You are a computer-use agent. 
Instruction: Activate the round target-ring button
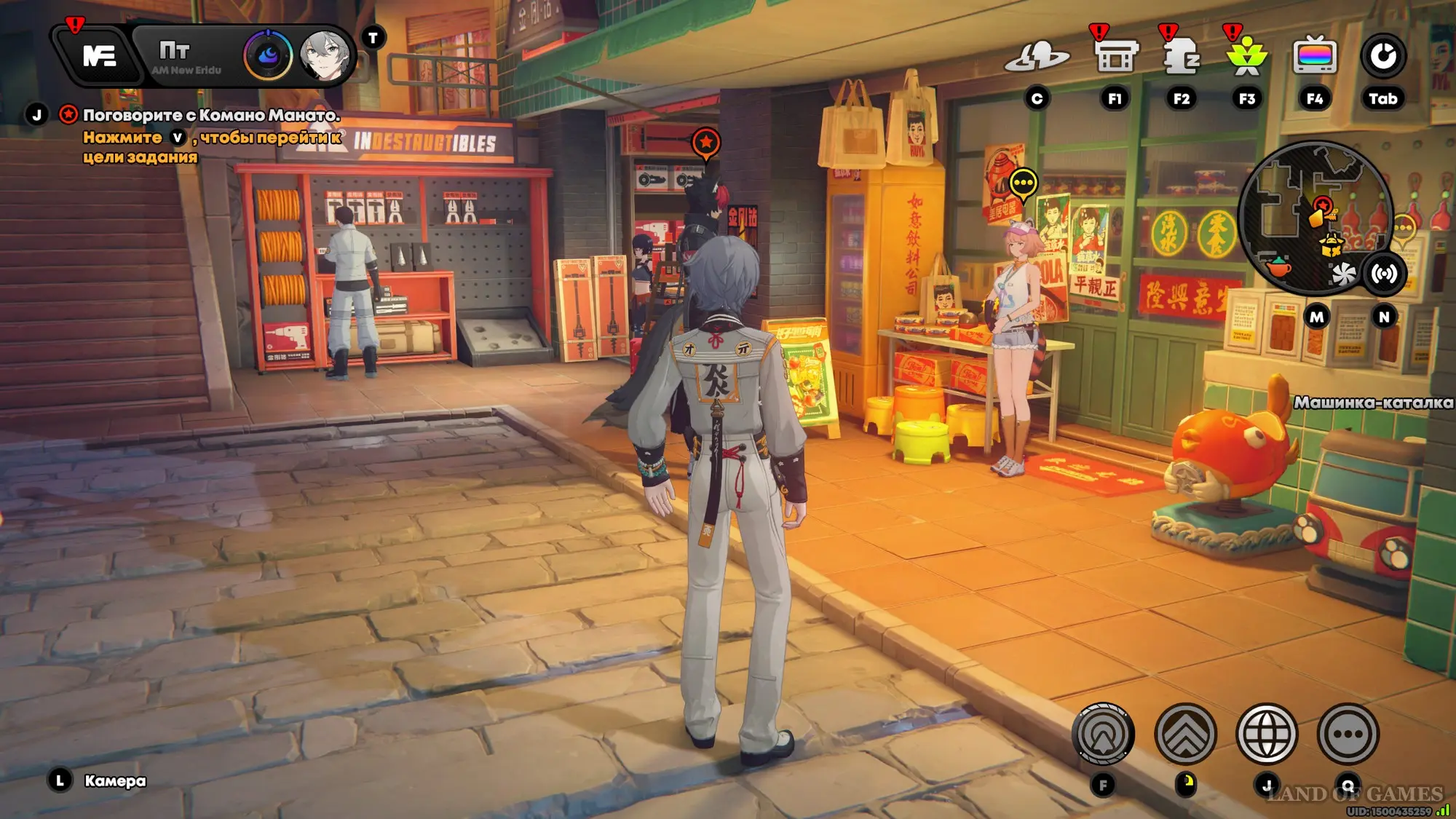pyautogui.click(x=1103, y=734)
